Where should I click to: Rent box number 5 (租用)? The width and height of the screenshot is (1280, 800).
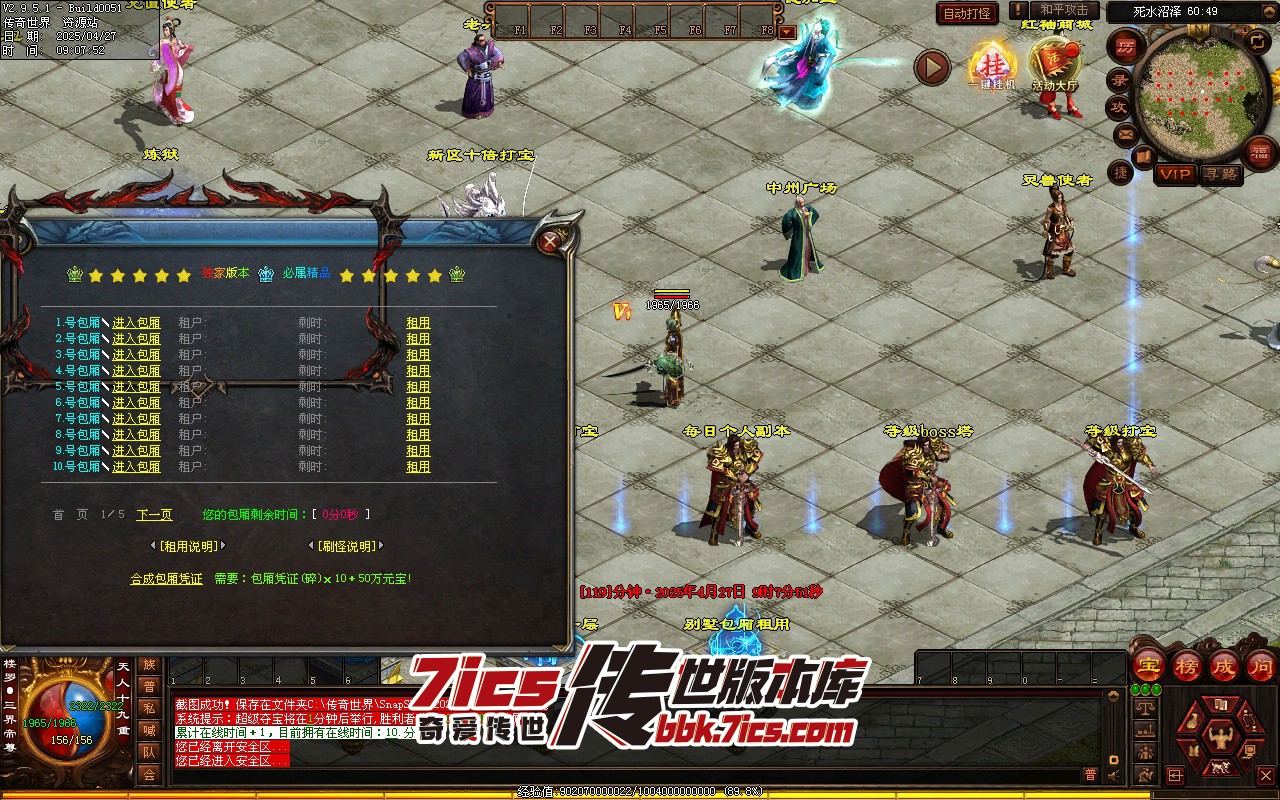point(418,387)
